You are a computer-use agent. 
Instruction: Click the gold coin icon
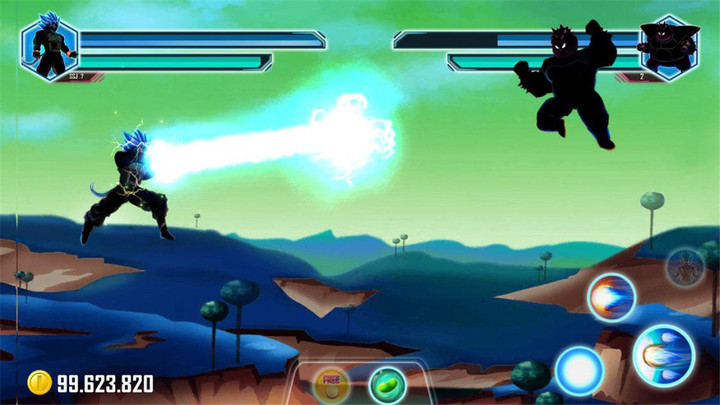click(39, 382)
